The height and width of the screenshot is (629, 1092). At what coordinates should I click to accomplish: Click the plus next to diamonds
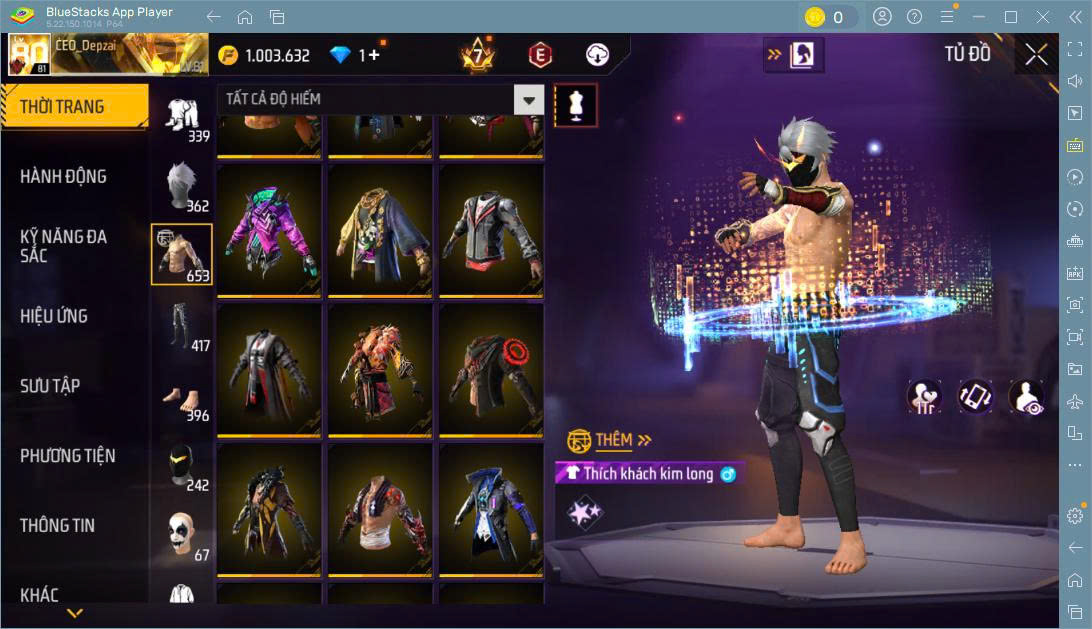click(x=374, y=55)
